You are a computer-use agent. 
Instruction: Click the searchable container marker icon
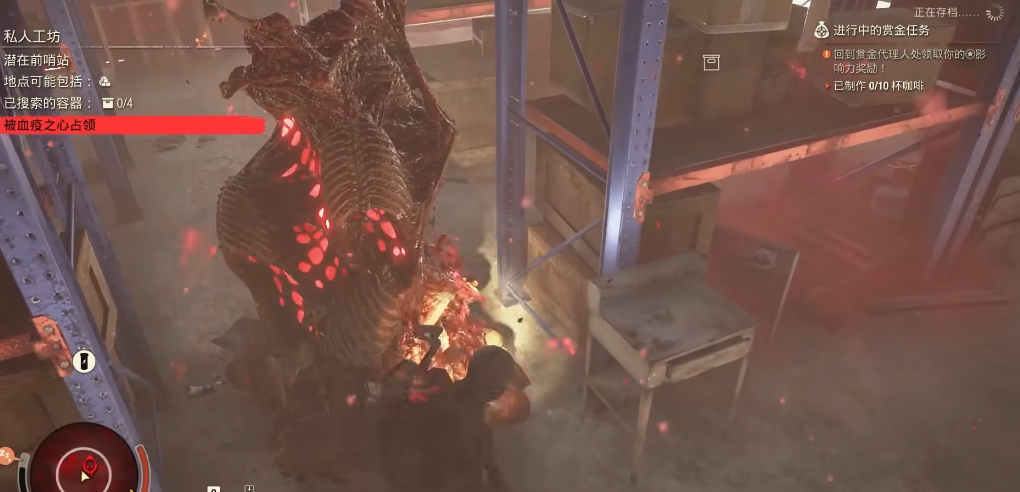click(711, 63)
